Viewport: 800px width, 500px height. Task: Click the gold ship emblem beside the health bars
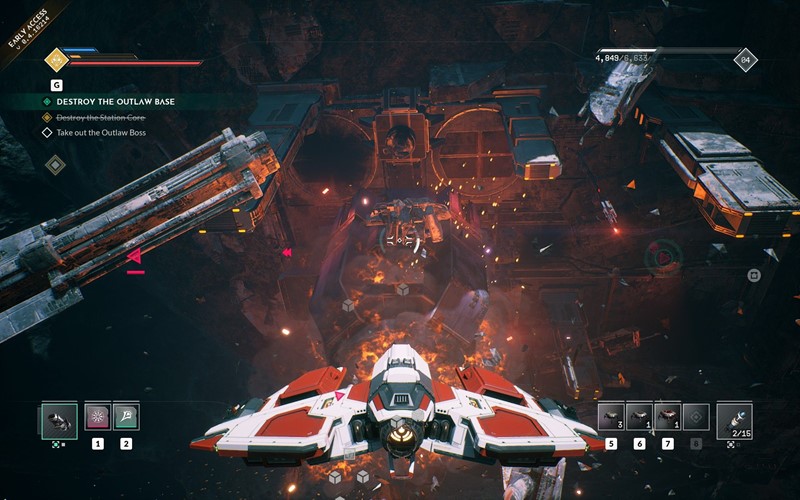coord(55,59)
